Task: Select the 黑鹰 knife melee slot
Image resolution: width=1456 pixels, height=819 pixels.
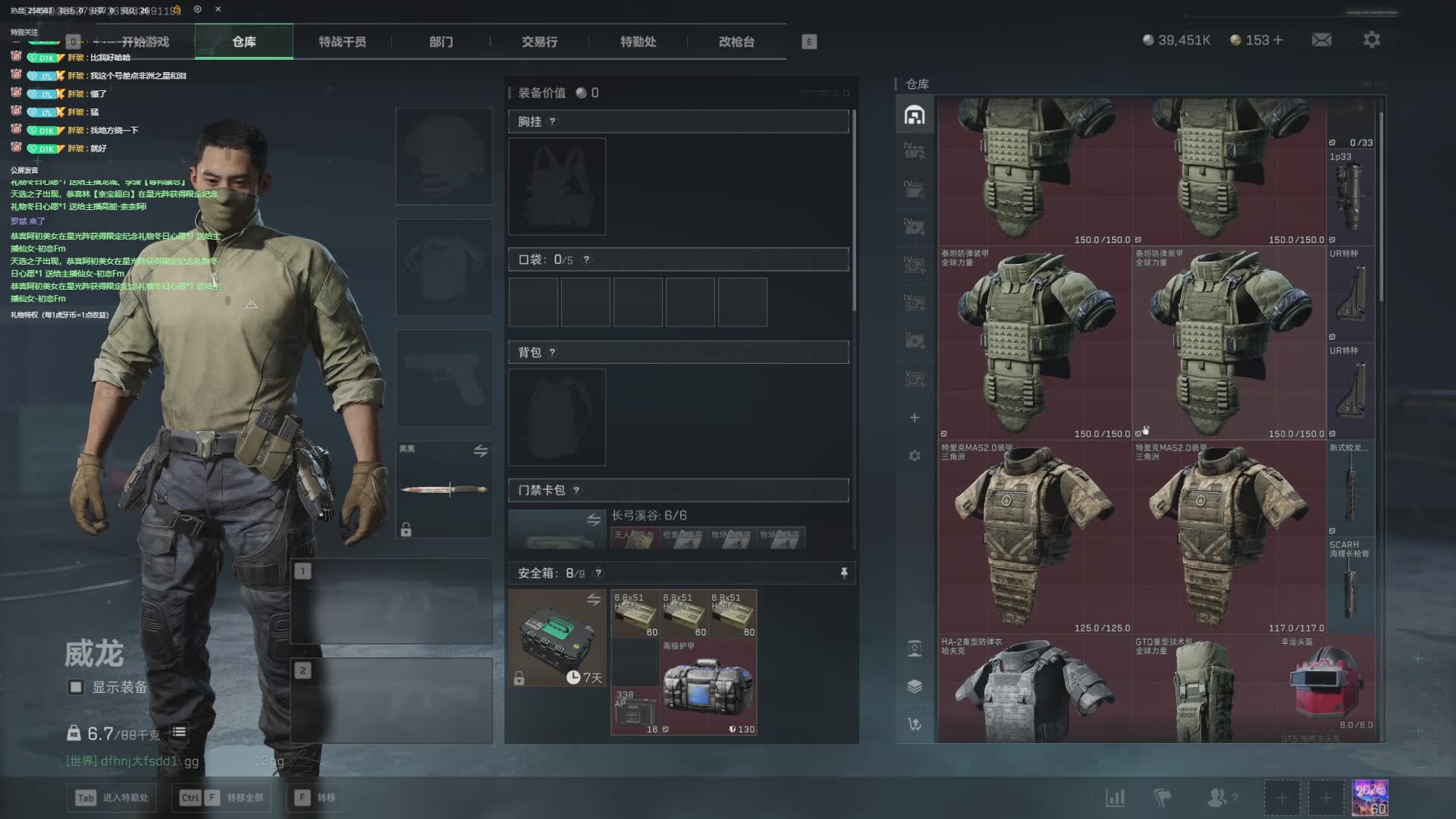Action: point(444,490)
